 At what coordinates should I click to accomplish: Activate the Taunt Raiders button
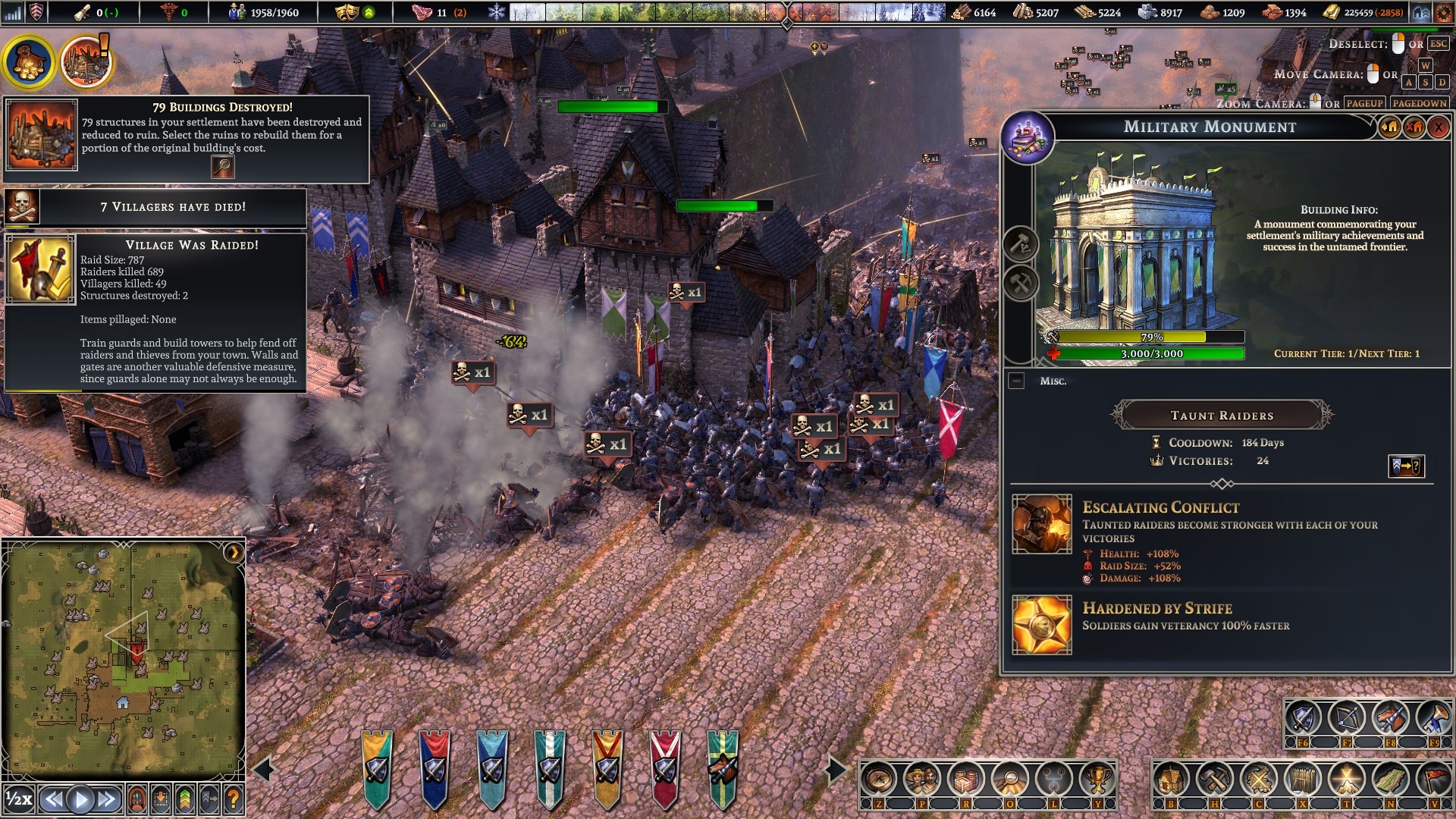pyautogui.click(x=1221, y=416)
